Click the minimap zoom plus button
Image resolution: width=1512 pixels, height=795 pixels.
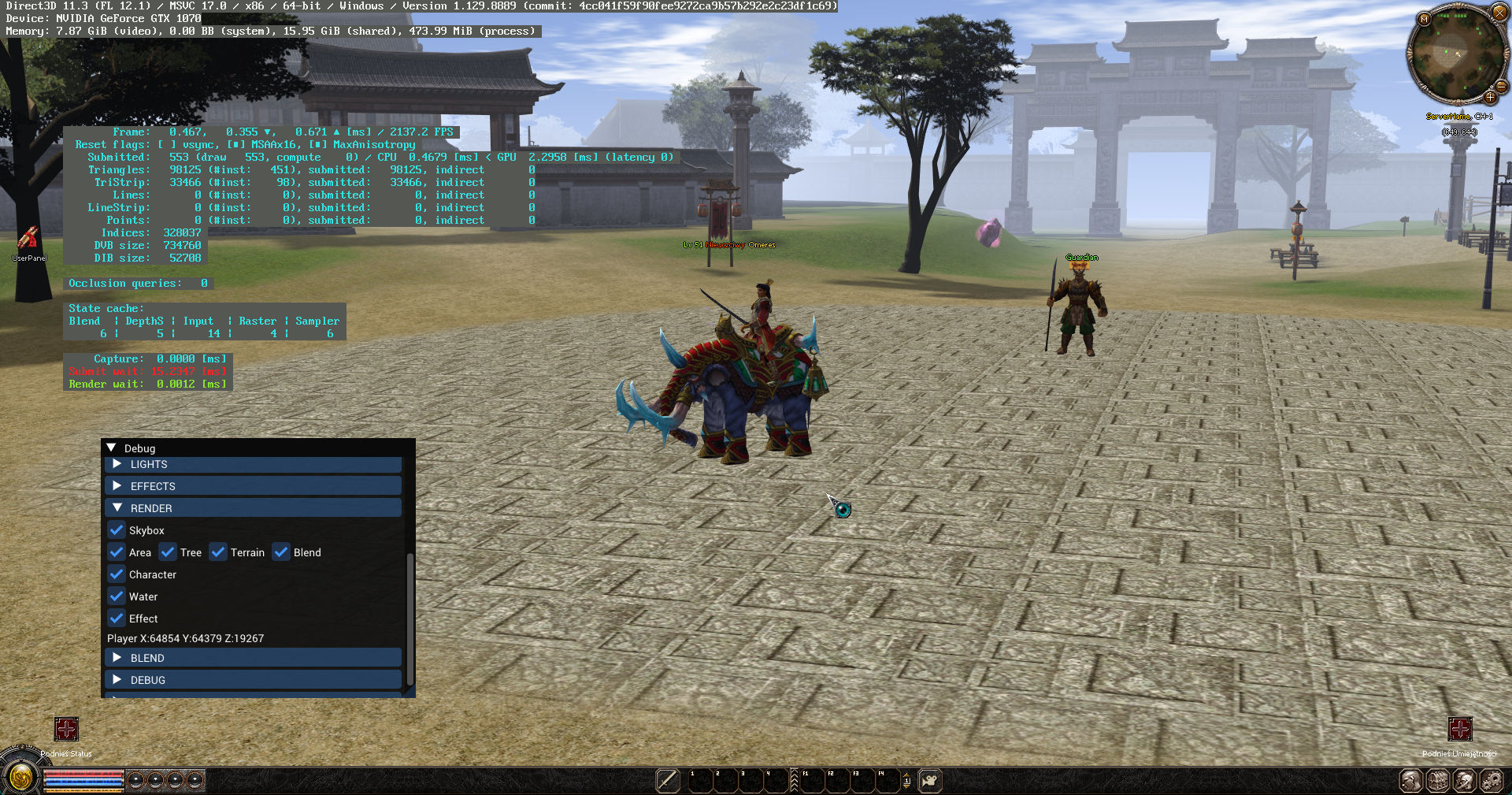tap(1492, 99)
